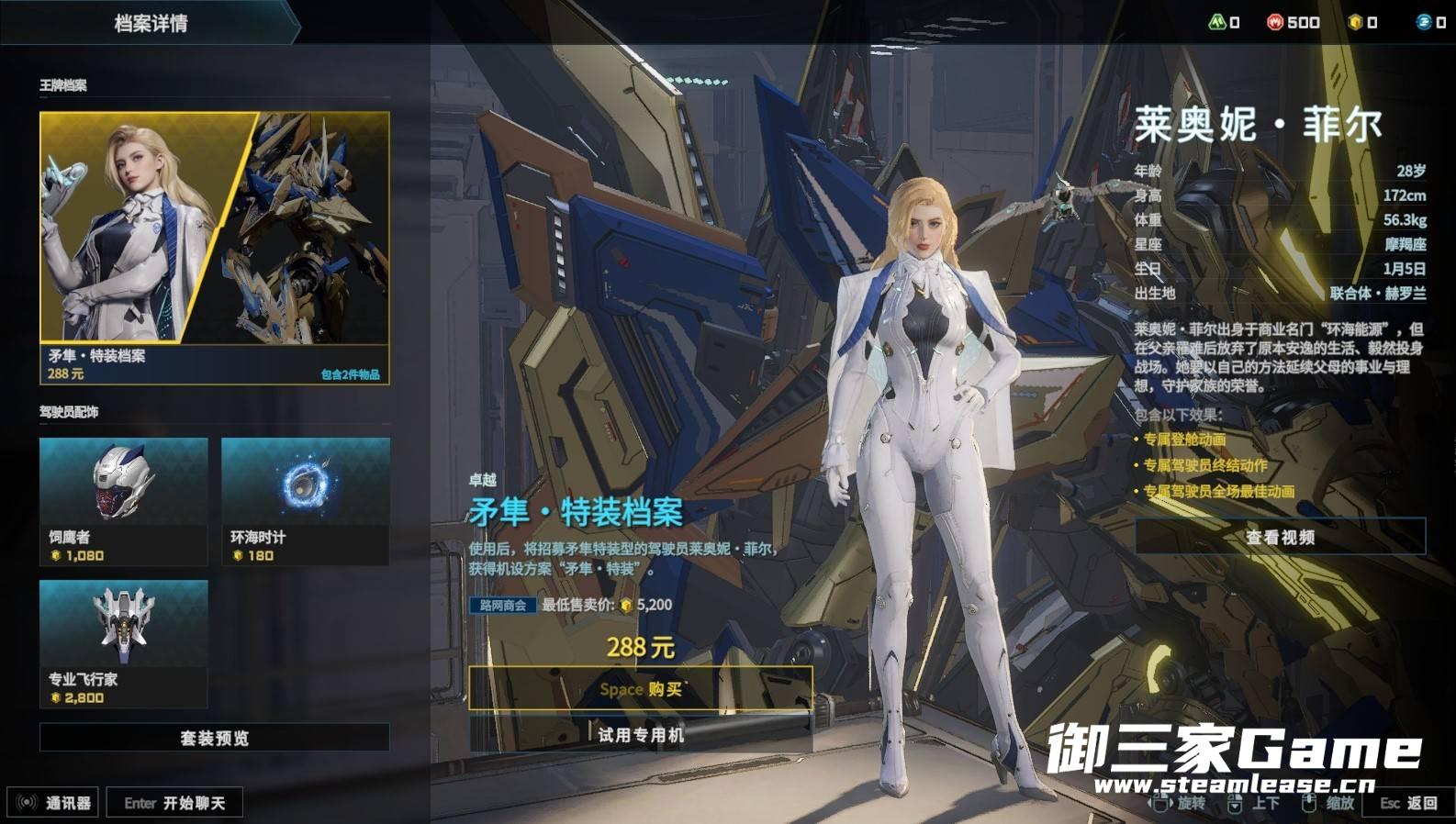This screenshot has height=824, width=1456.
Task: Buy the 288元 archive with the 购买 button
Action: click(x=640, y=688)
